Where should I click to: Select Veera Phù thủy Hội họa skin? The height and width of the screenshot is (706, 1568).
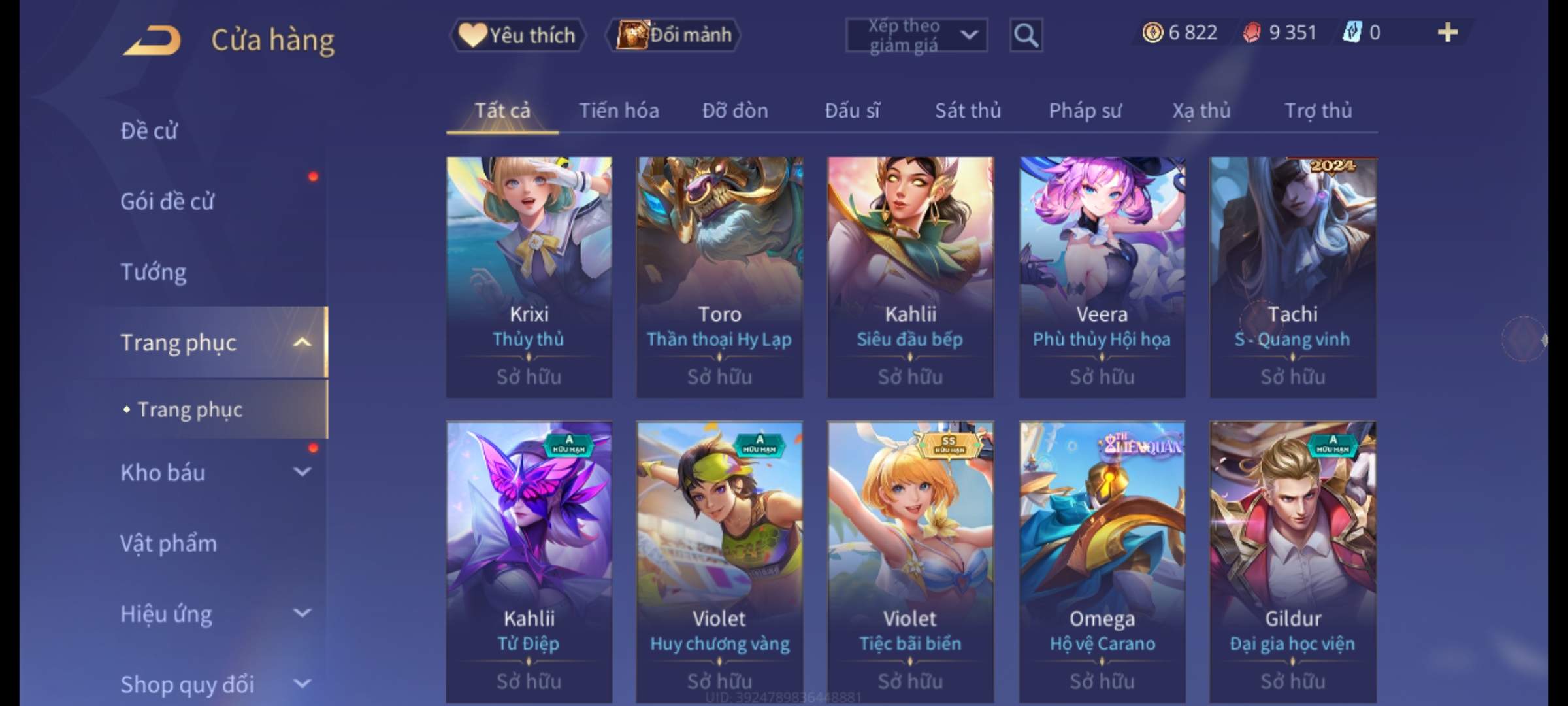click(x=1102, y=277)
